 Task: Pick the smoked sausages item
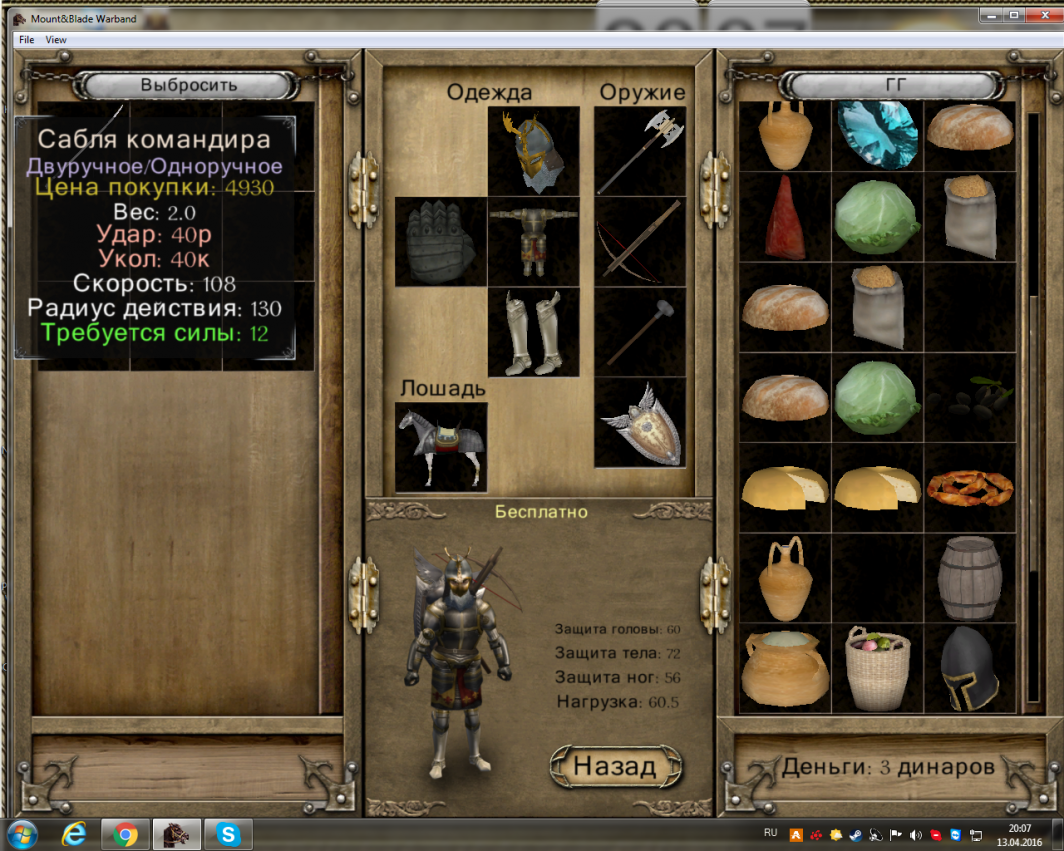coord(969,487)
